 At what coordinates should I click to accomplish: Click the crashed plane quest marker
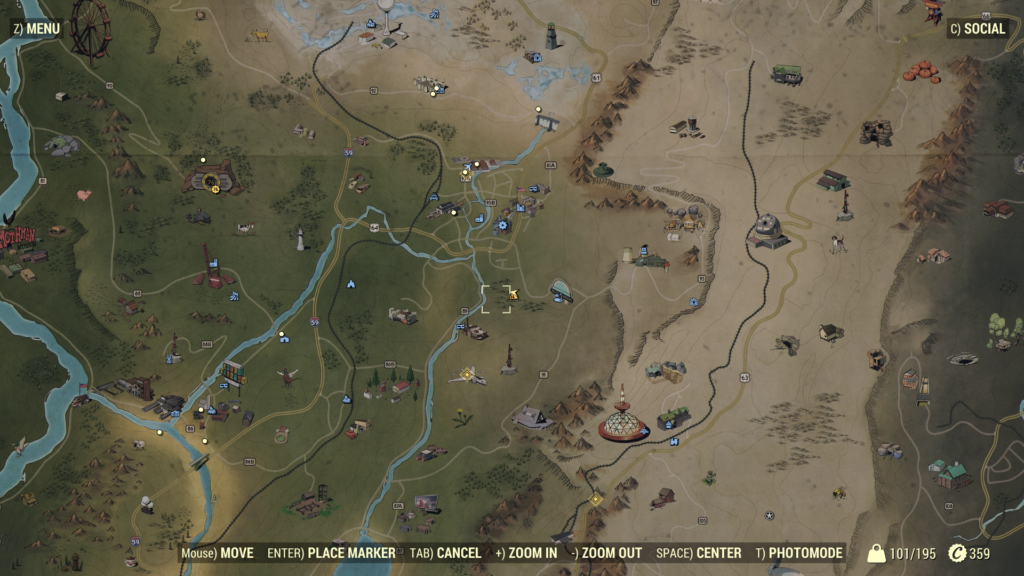pyautogui.click(x=467, y=376)
